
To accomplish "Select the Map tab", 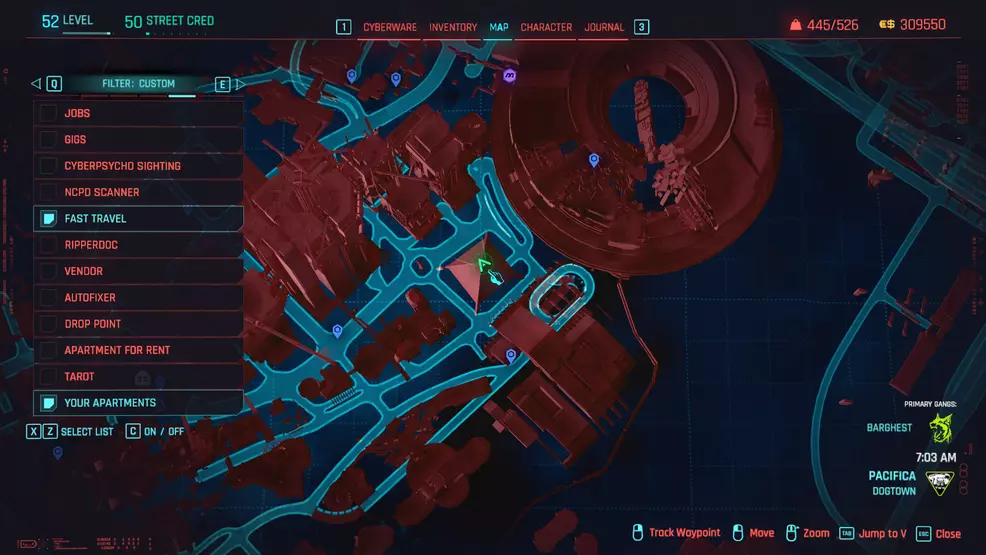I will point(498,27).
